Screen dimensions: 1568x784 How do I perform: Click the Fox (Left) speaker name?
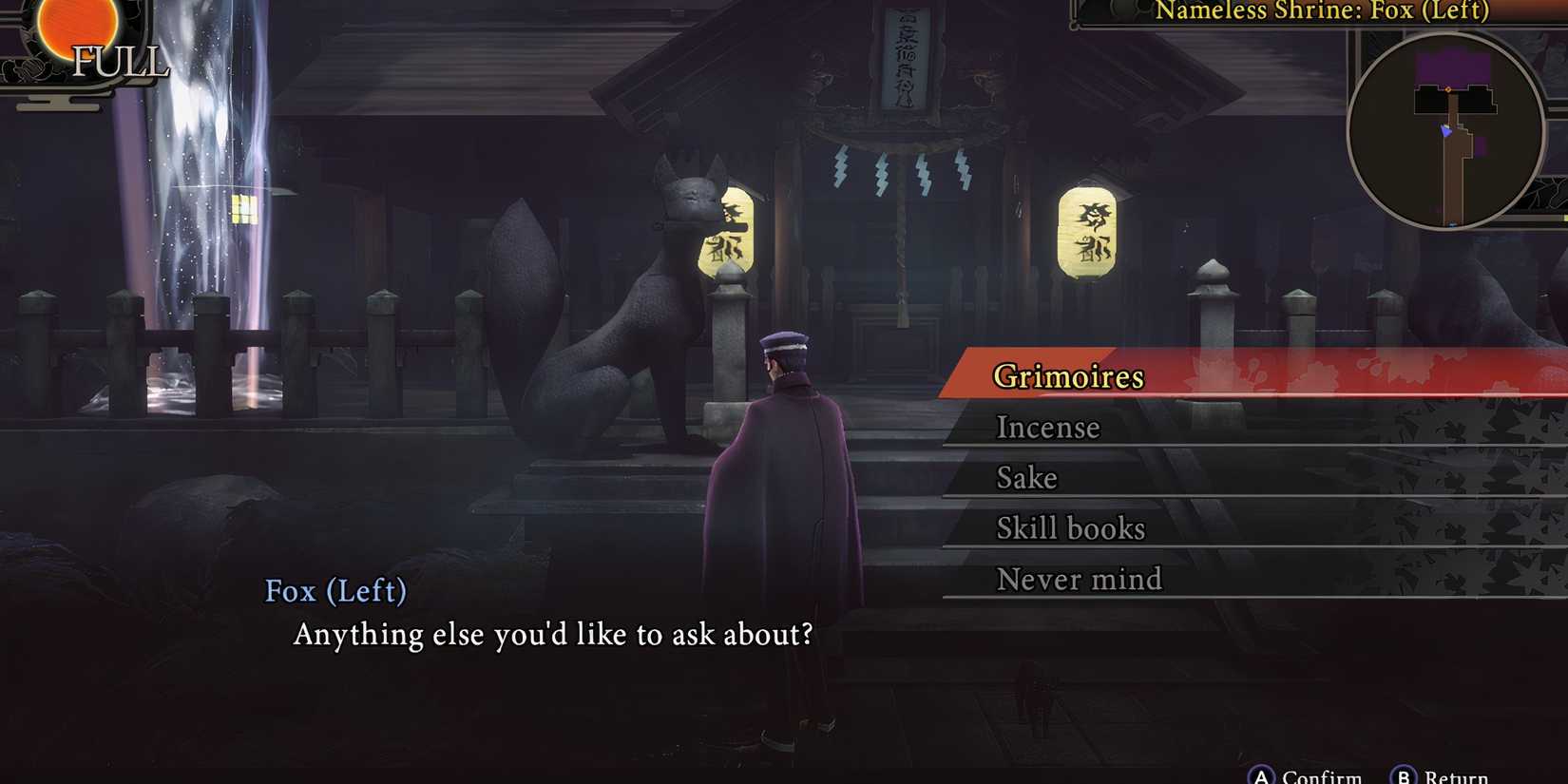335,592
